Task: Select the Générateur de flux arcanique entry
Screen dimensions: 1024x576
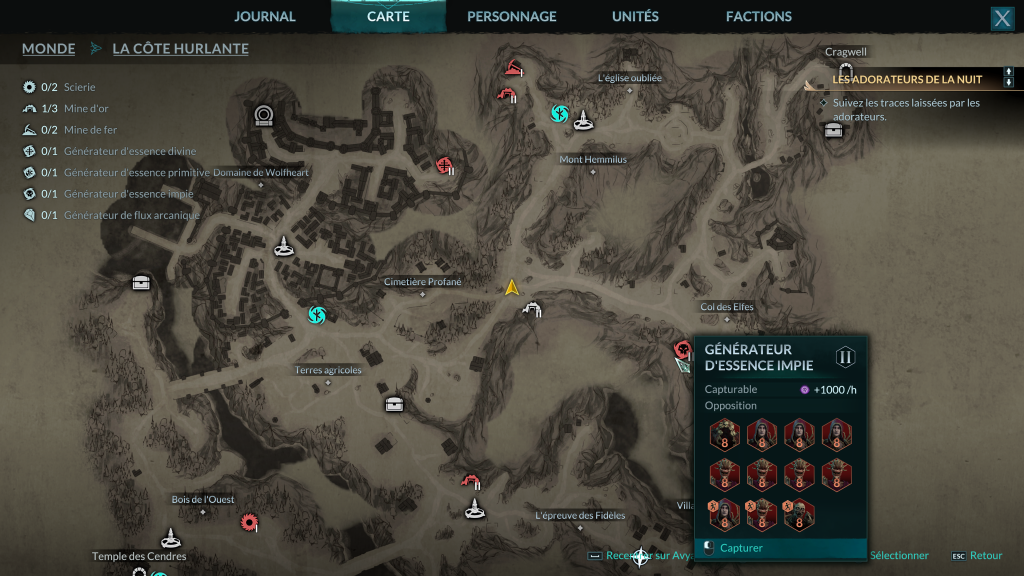Action: [131, 215]
